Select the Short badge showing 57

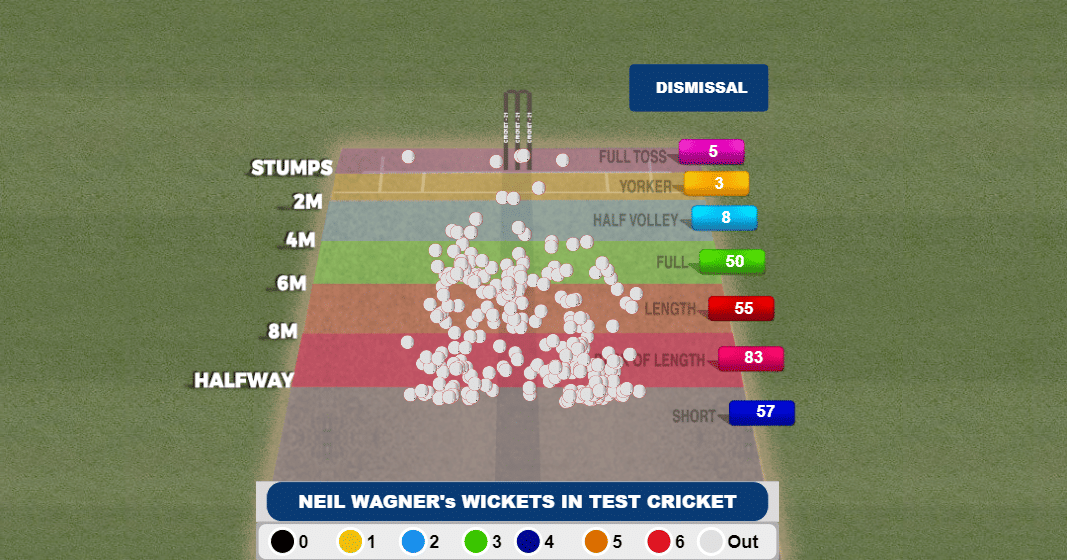762,412
